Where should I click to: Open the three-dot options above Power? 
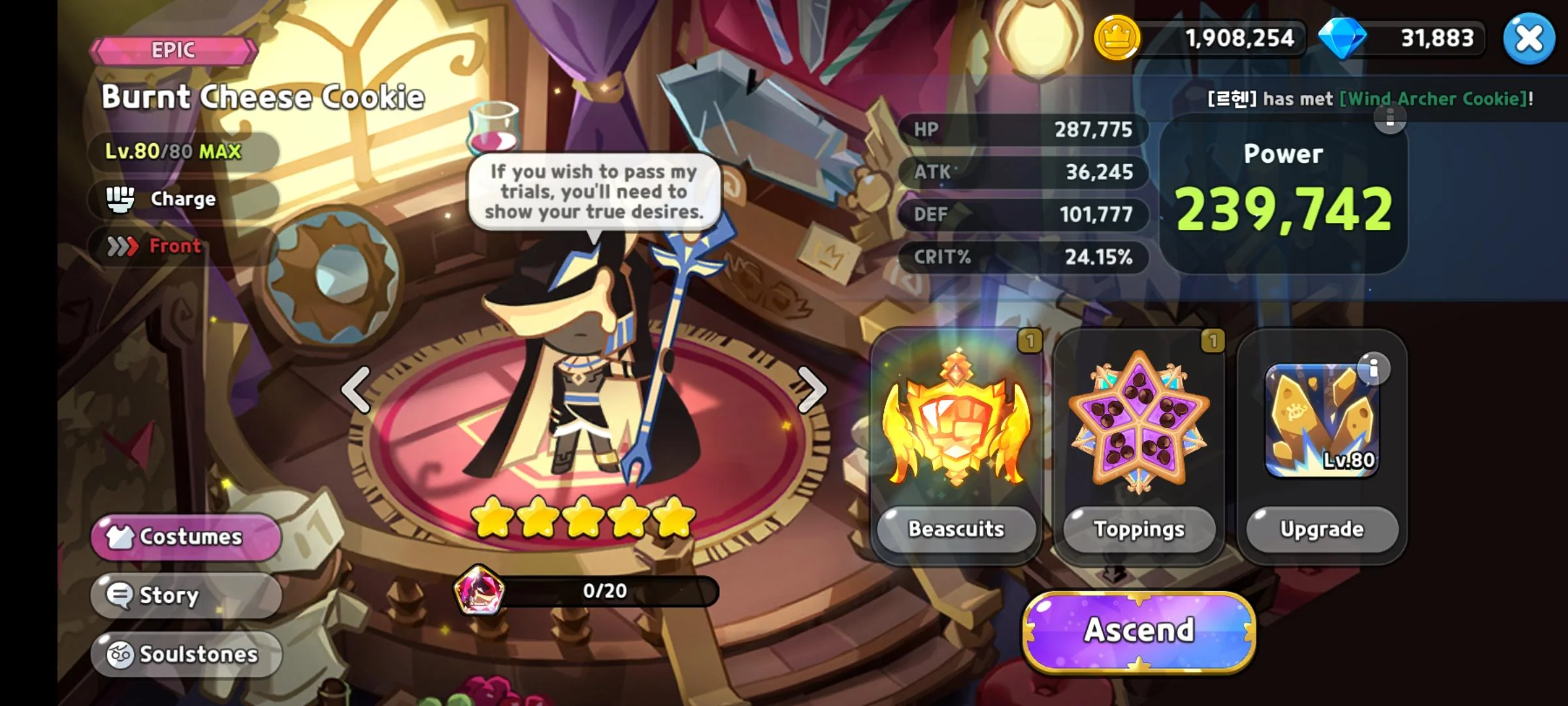point(1390,118)
